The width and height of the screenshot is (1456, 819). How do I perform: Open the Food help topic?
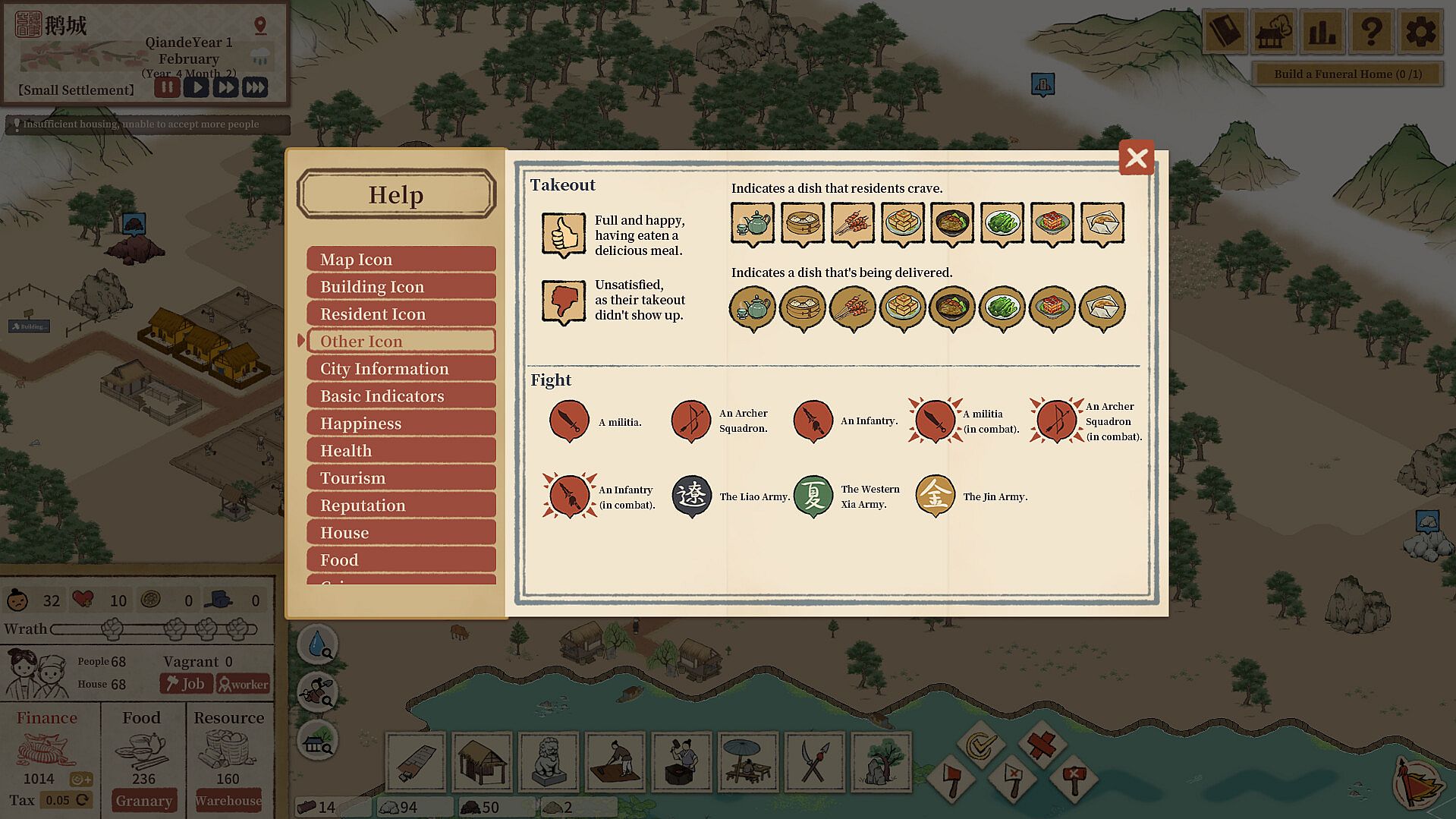(401, 560)
